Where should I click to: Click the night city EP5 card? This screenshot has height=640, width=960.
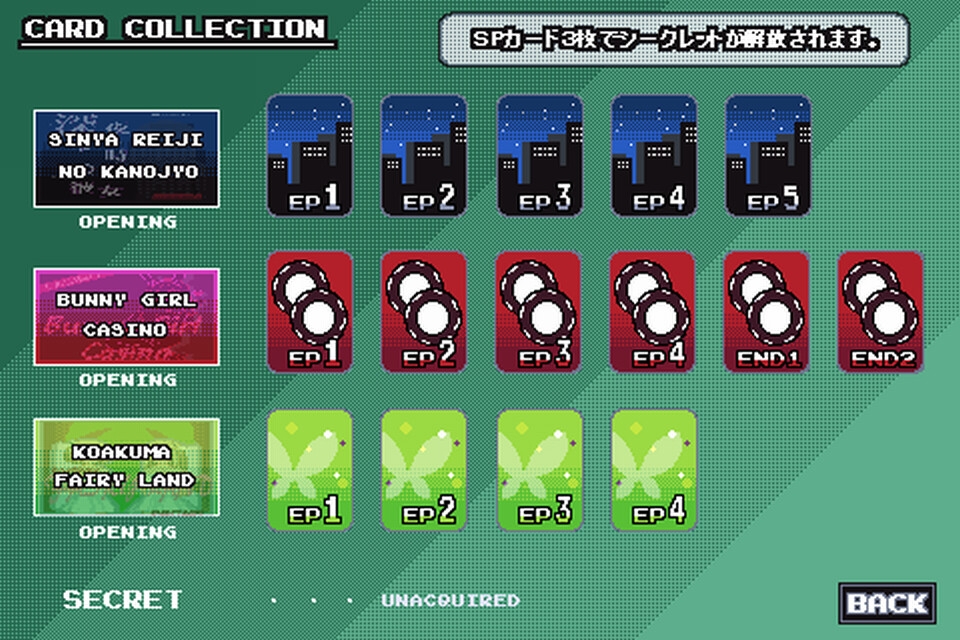[768, 155]
